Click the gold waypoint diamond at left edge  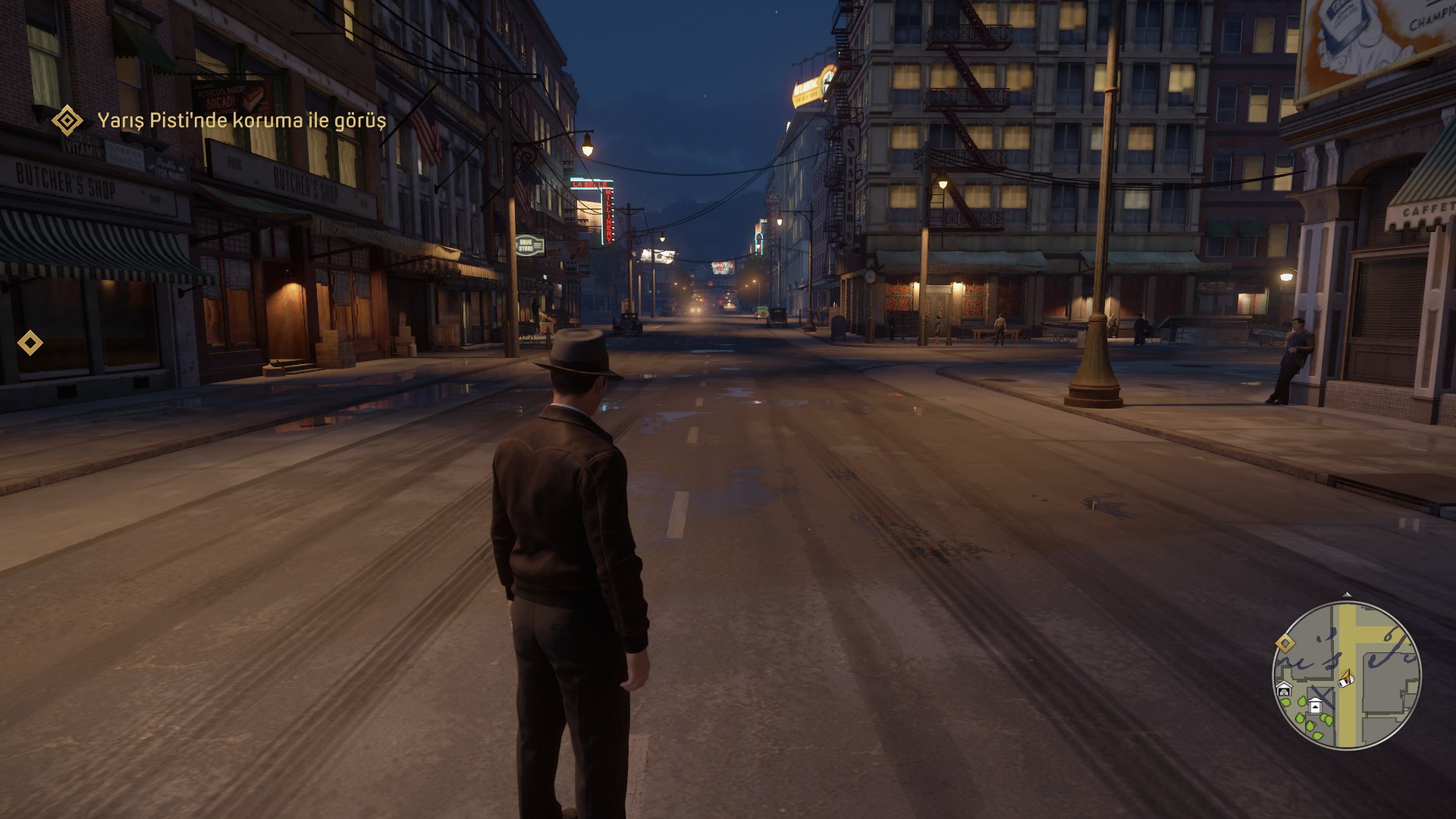(x=30, y=343)
